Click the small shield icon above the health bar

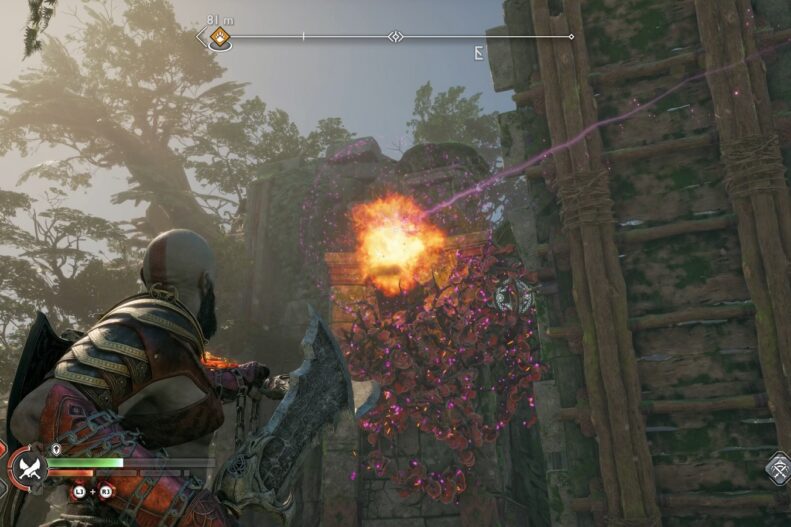[56, 450]
